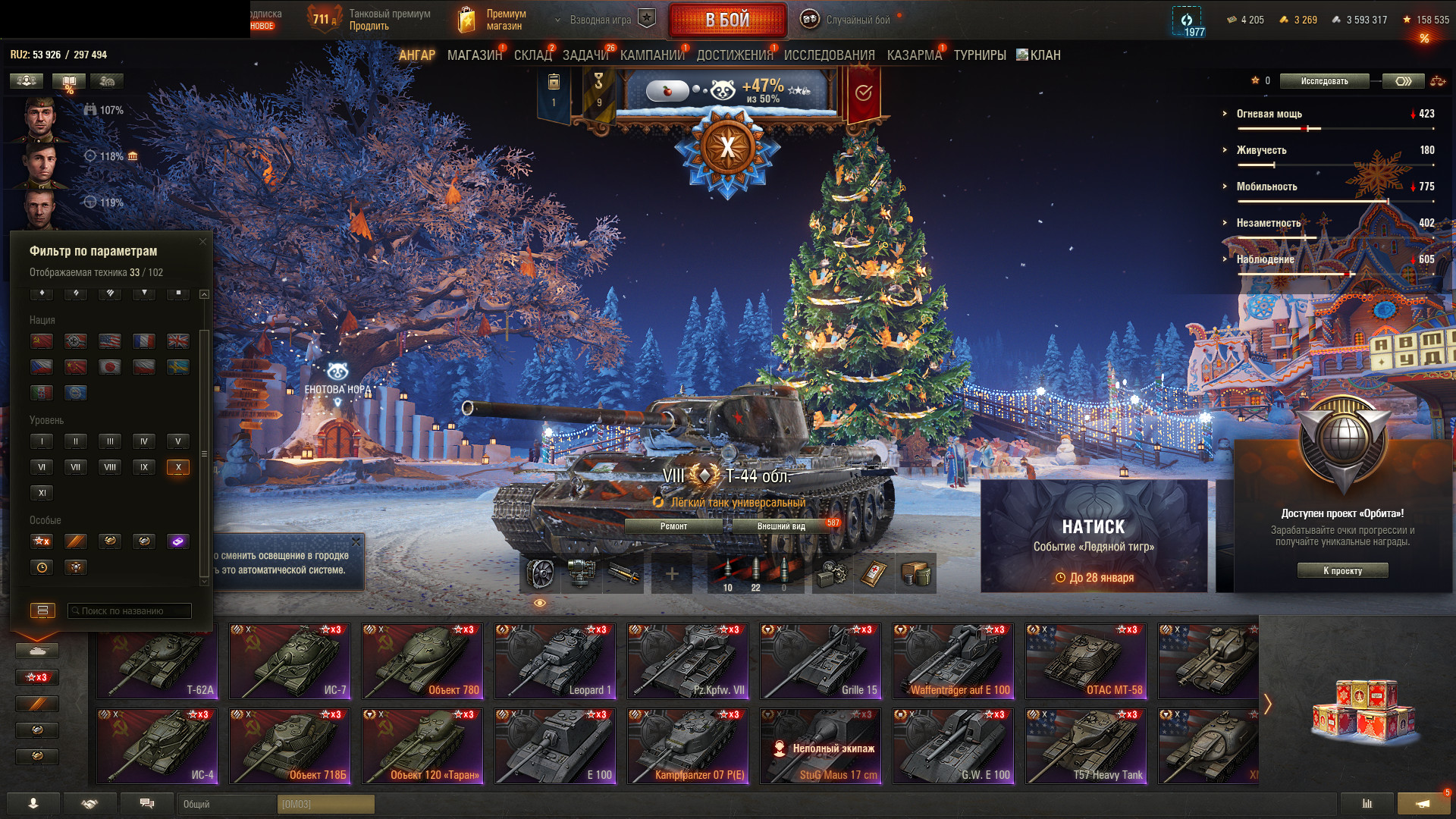
Task: Open the КАЗАРМА tab
Action: [x=914, y=55]
